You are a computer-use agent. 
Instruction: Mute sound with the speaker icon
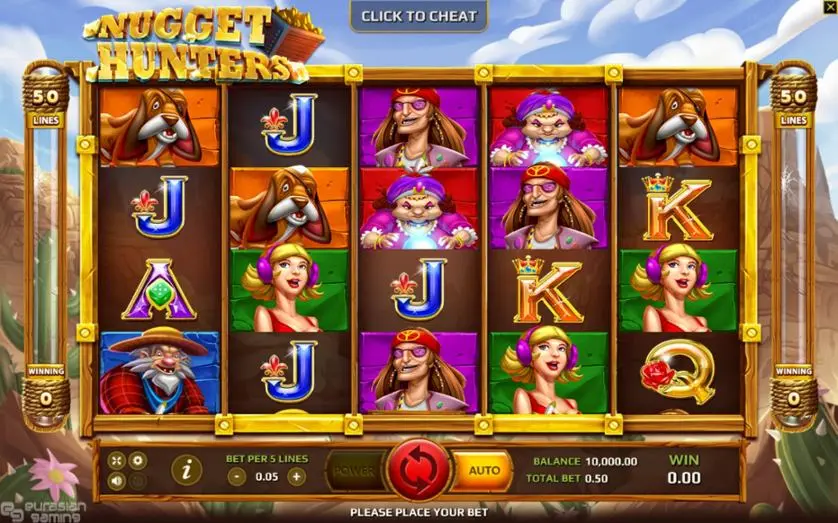tap(118, 480)
